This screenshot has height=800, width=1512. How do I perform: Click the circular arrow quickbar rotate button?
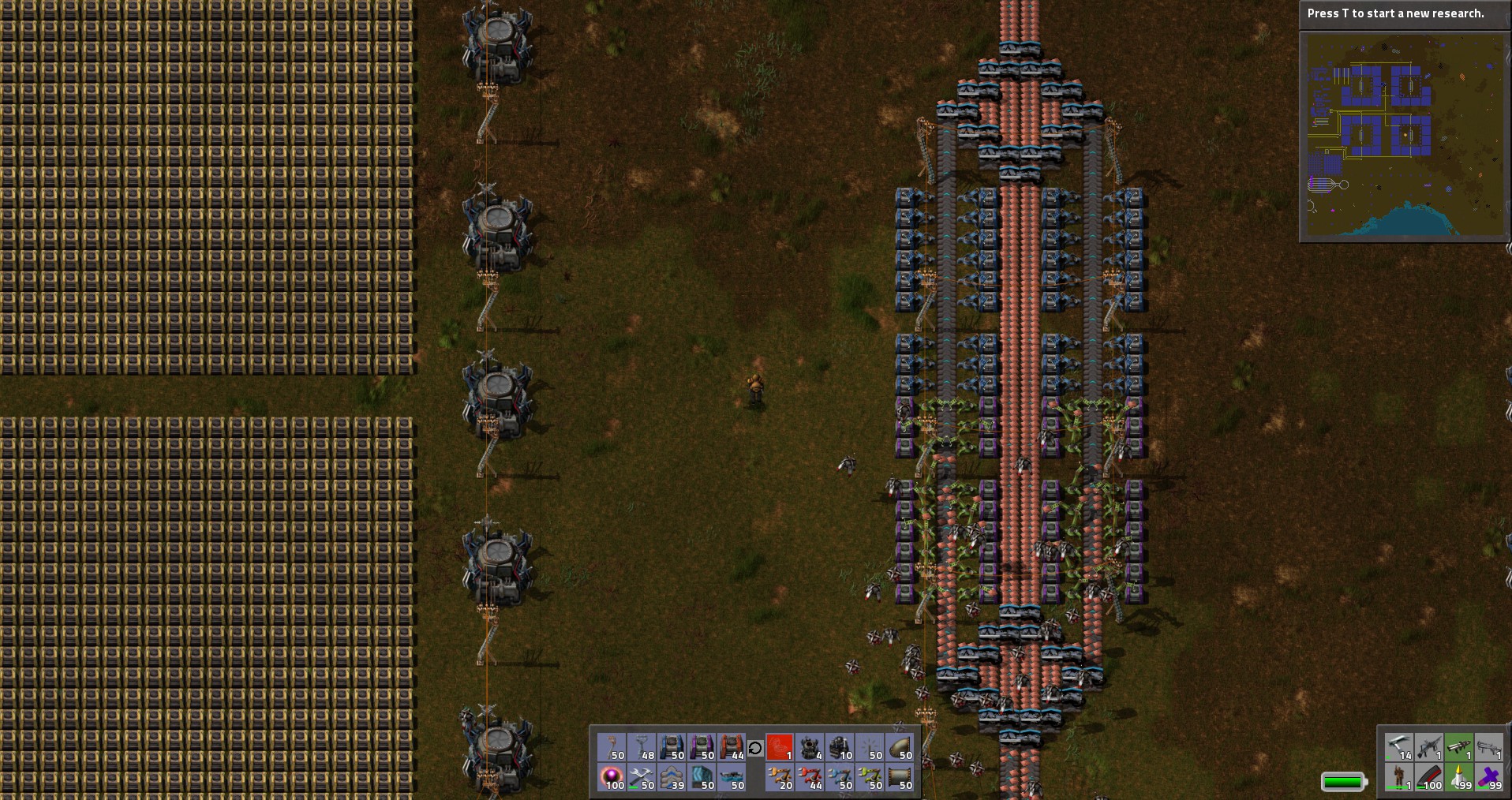tap(755, 748)
